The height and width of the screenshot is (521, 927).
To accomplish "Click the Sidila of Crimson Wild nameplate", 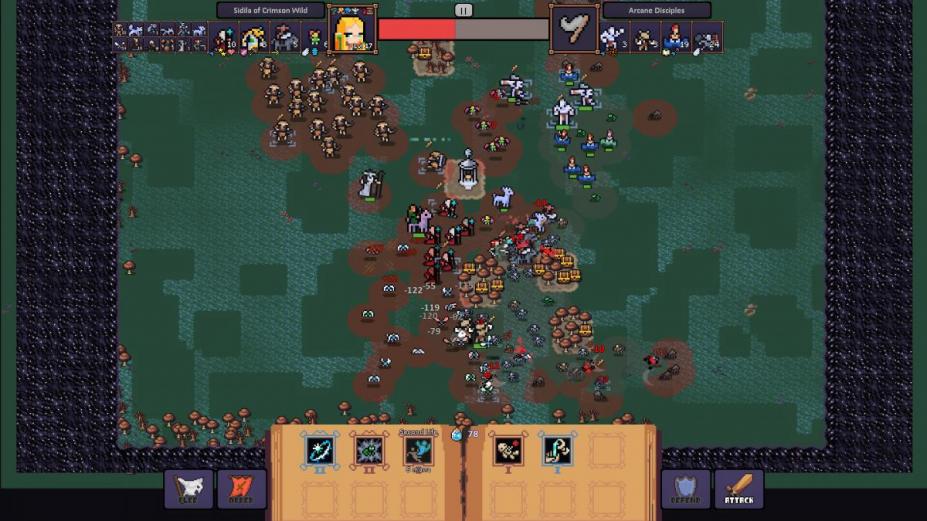I will tap(271, 11).
